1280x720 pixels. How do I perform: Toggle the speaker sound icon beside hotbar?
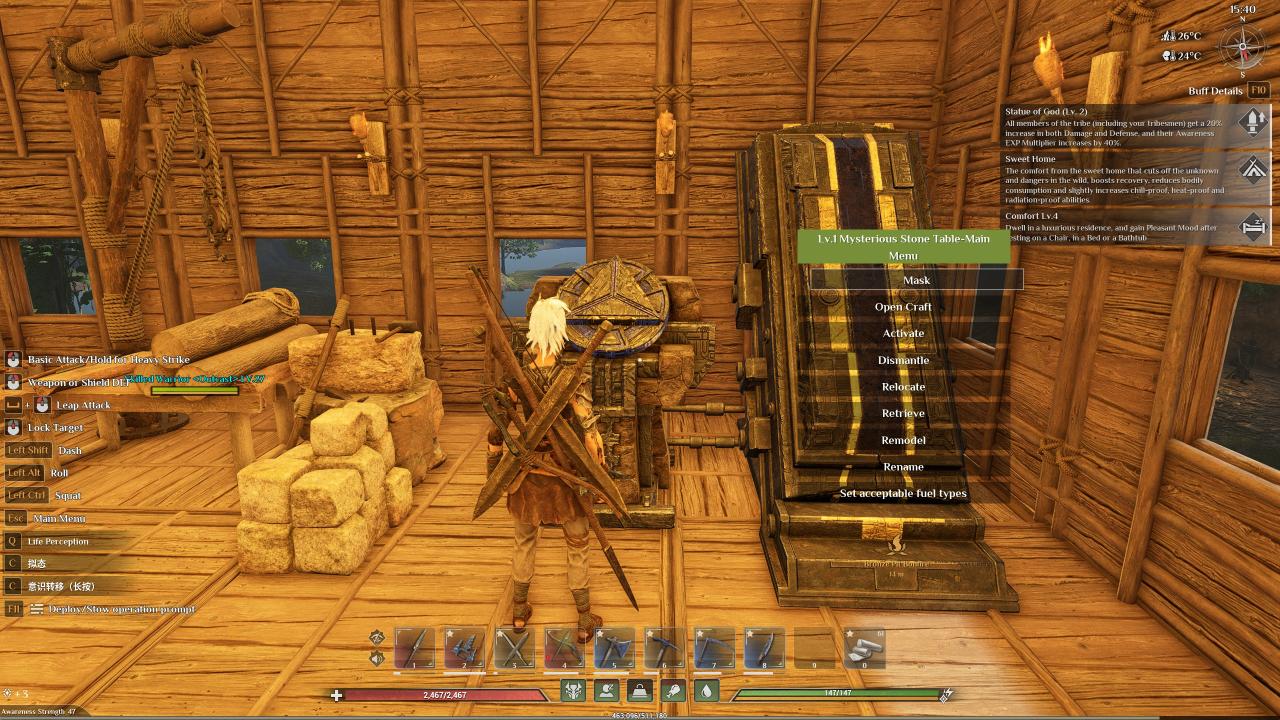[x=377, y=658]
